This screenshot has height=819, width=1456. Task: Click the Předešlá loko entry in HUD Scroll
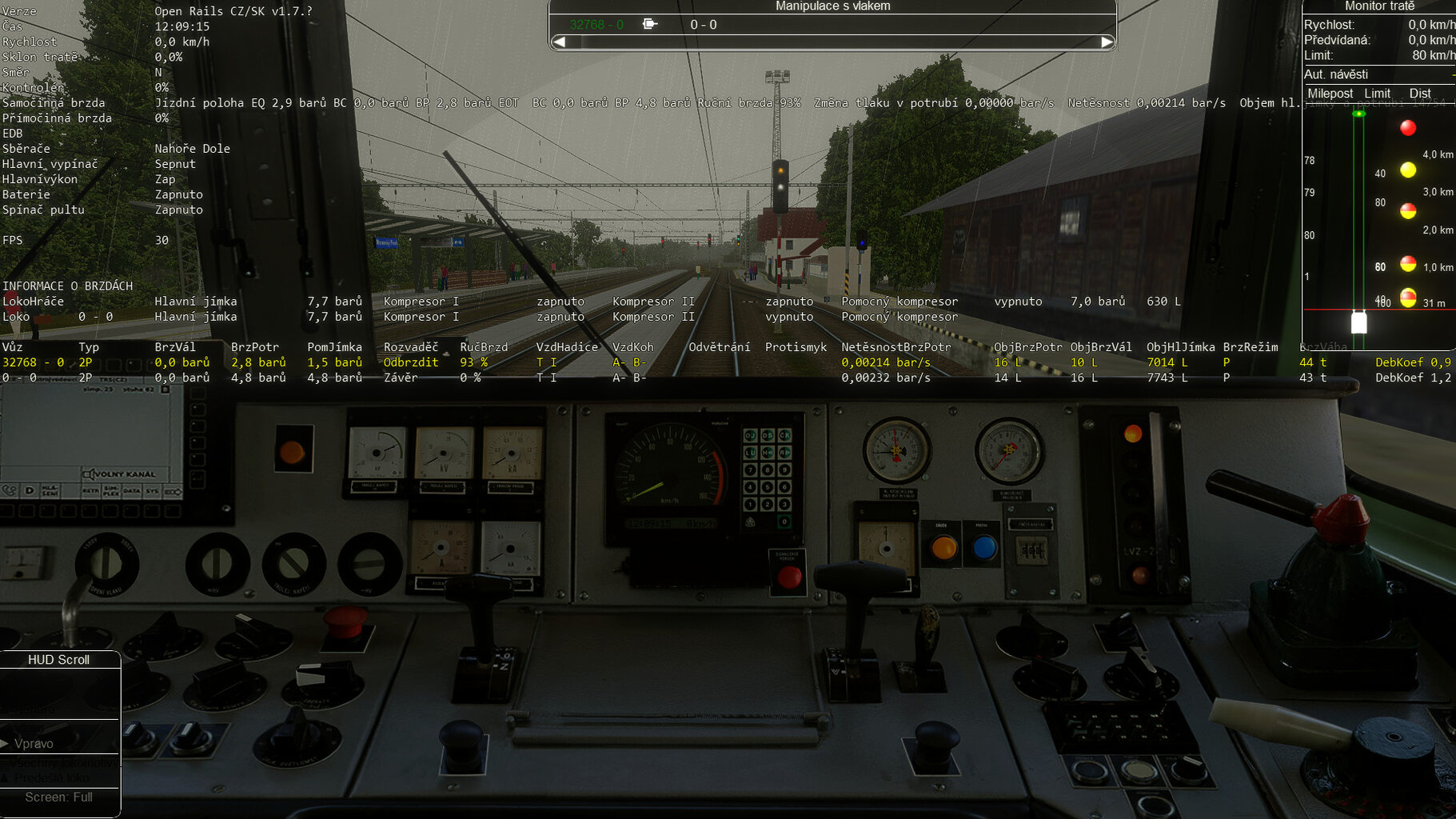pos(52,778)
